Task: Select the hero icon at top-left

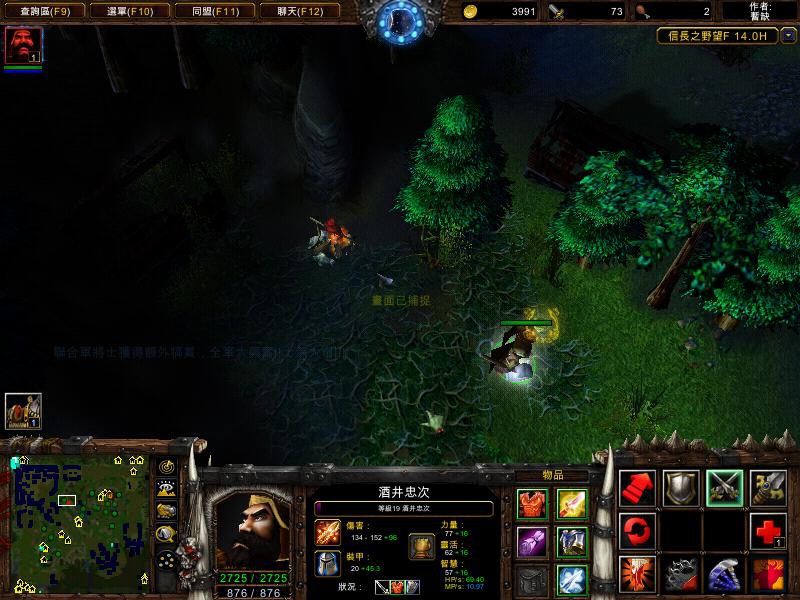Action: 22,46
